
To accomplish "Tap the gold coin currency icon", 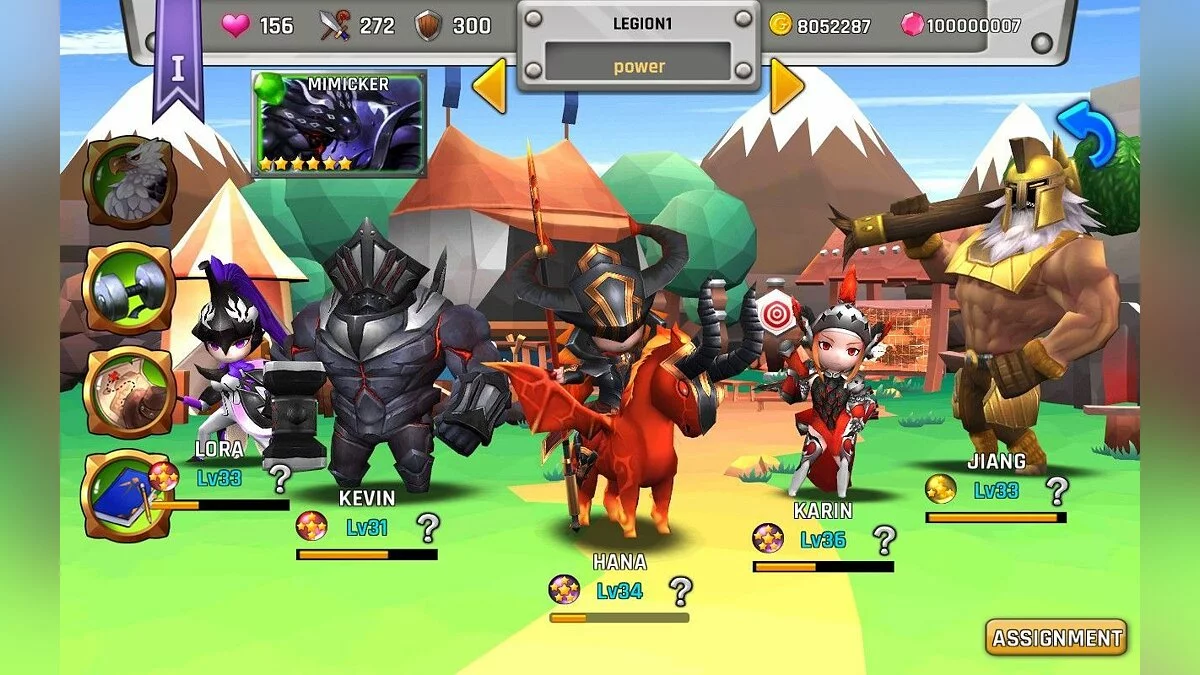I will [x=780, y=25].
